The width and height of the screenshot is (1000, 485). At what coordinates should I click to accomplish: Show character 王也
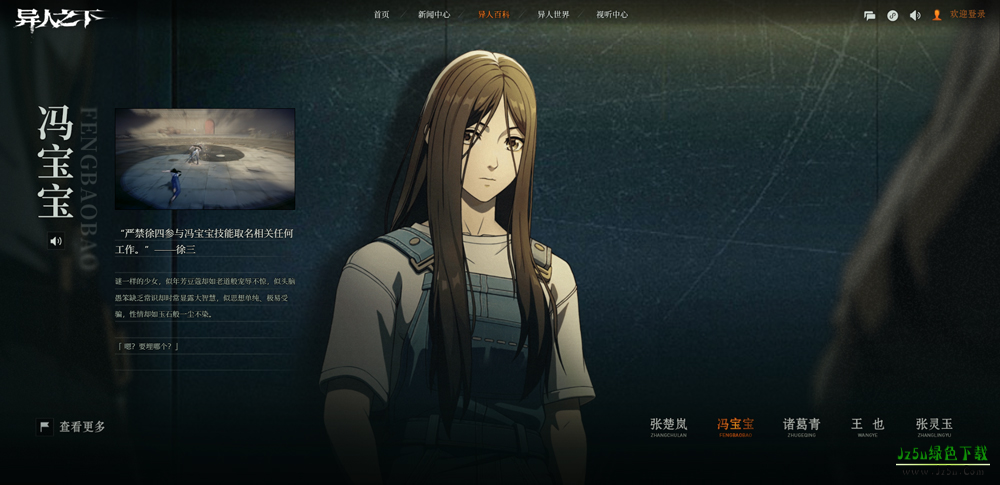tap(867, 426)
